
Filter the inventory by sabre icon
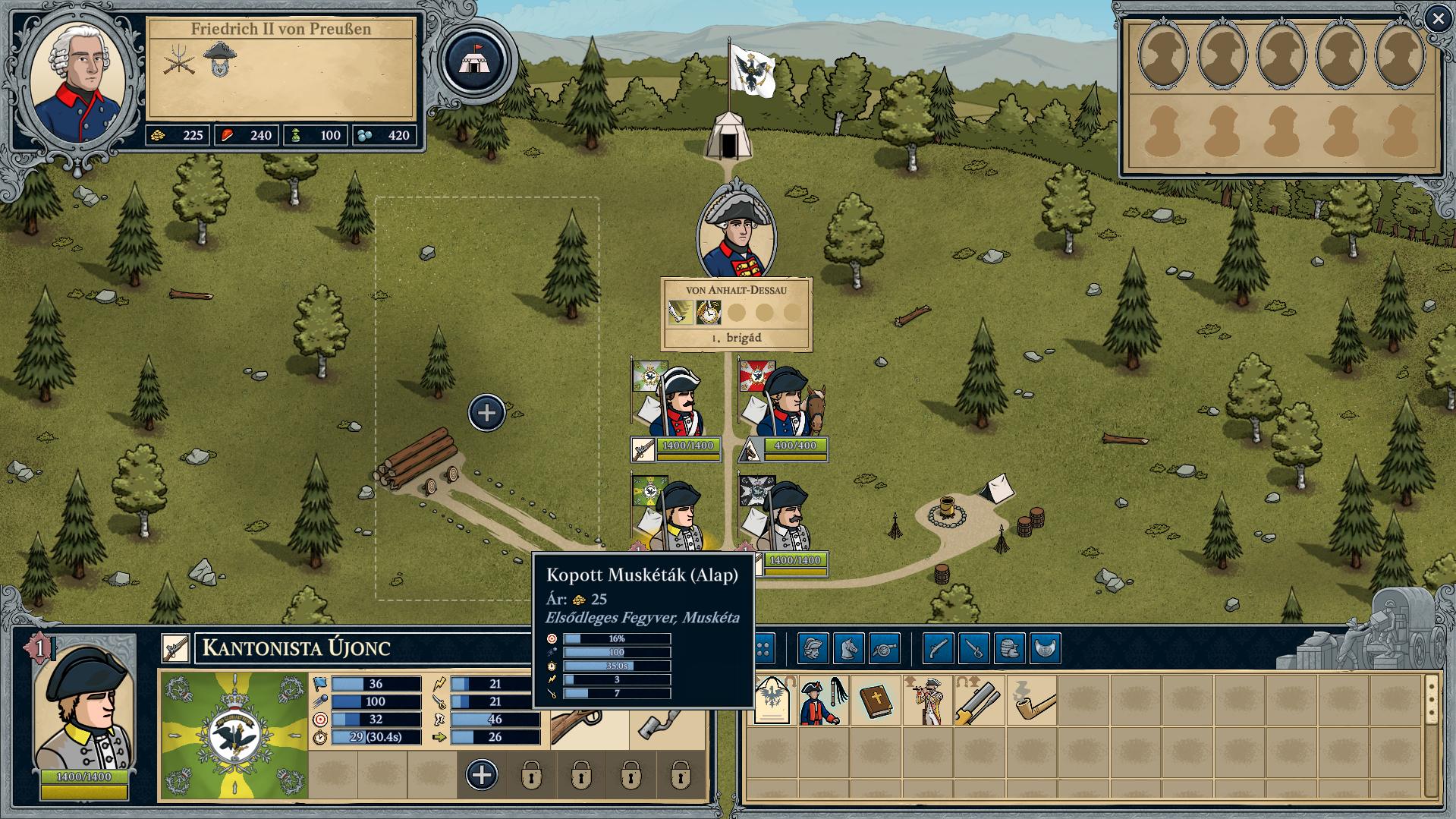pos(973,649)
